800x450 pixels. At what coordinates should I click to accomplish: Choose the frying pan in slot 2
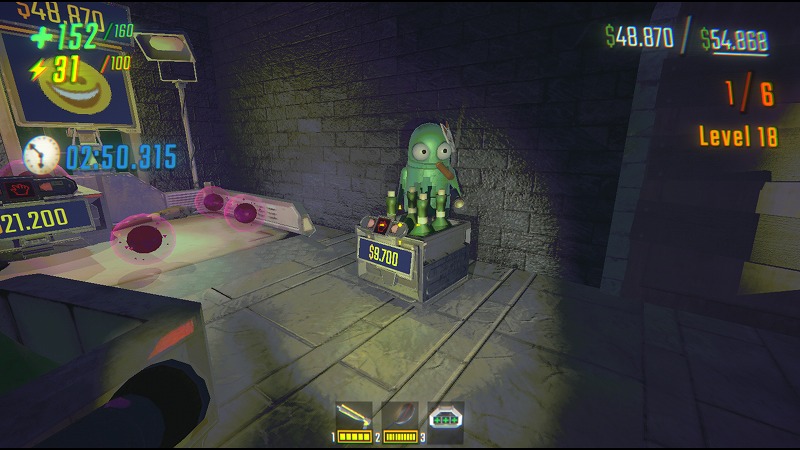tap(399, 416)
